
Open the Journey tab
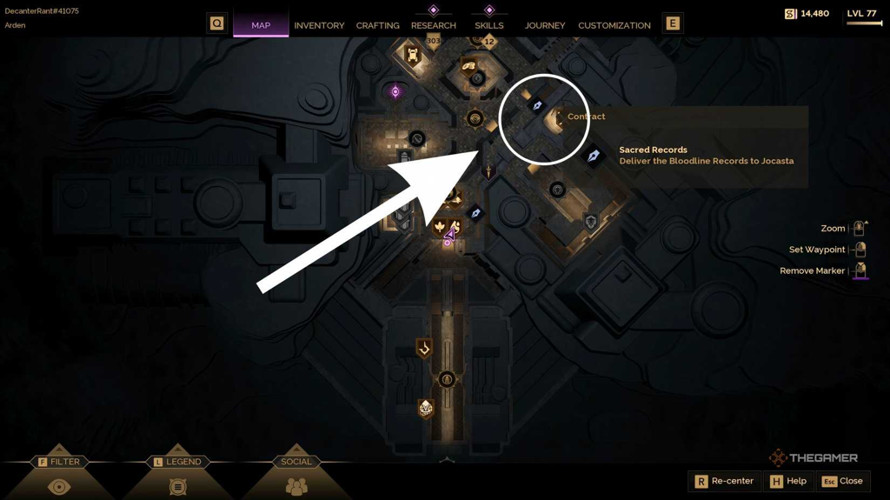pyautogui.click(x=545, y=25)
